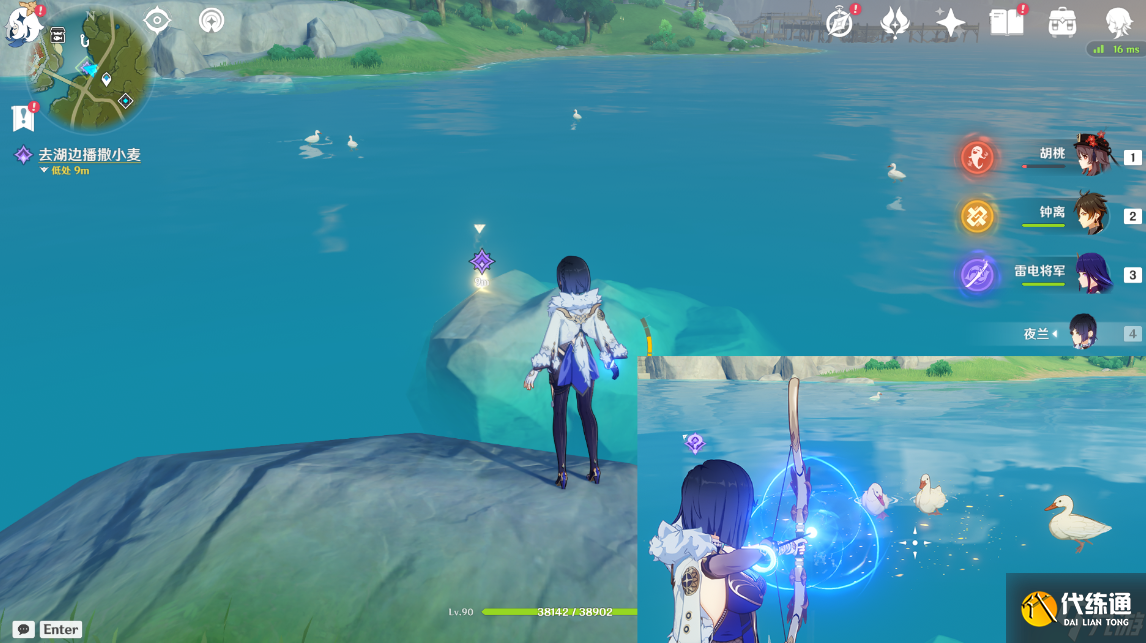
Task: Activate 钟离's orange elemental burst
Action: tap(977, 215)
